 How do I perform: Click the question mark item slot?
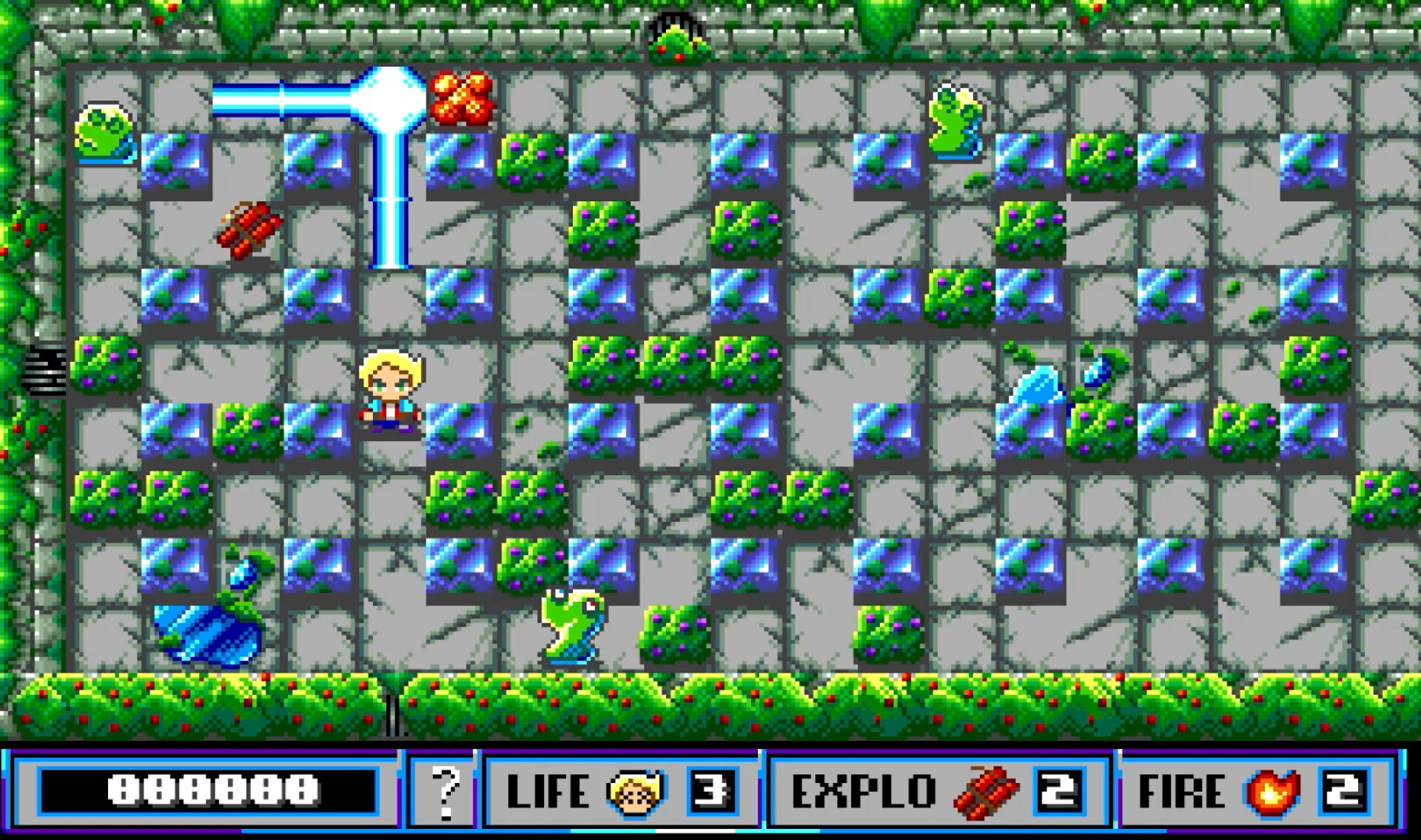tap(445, 790)
